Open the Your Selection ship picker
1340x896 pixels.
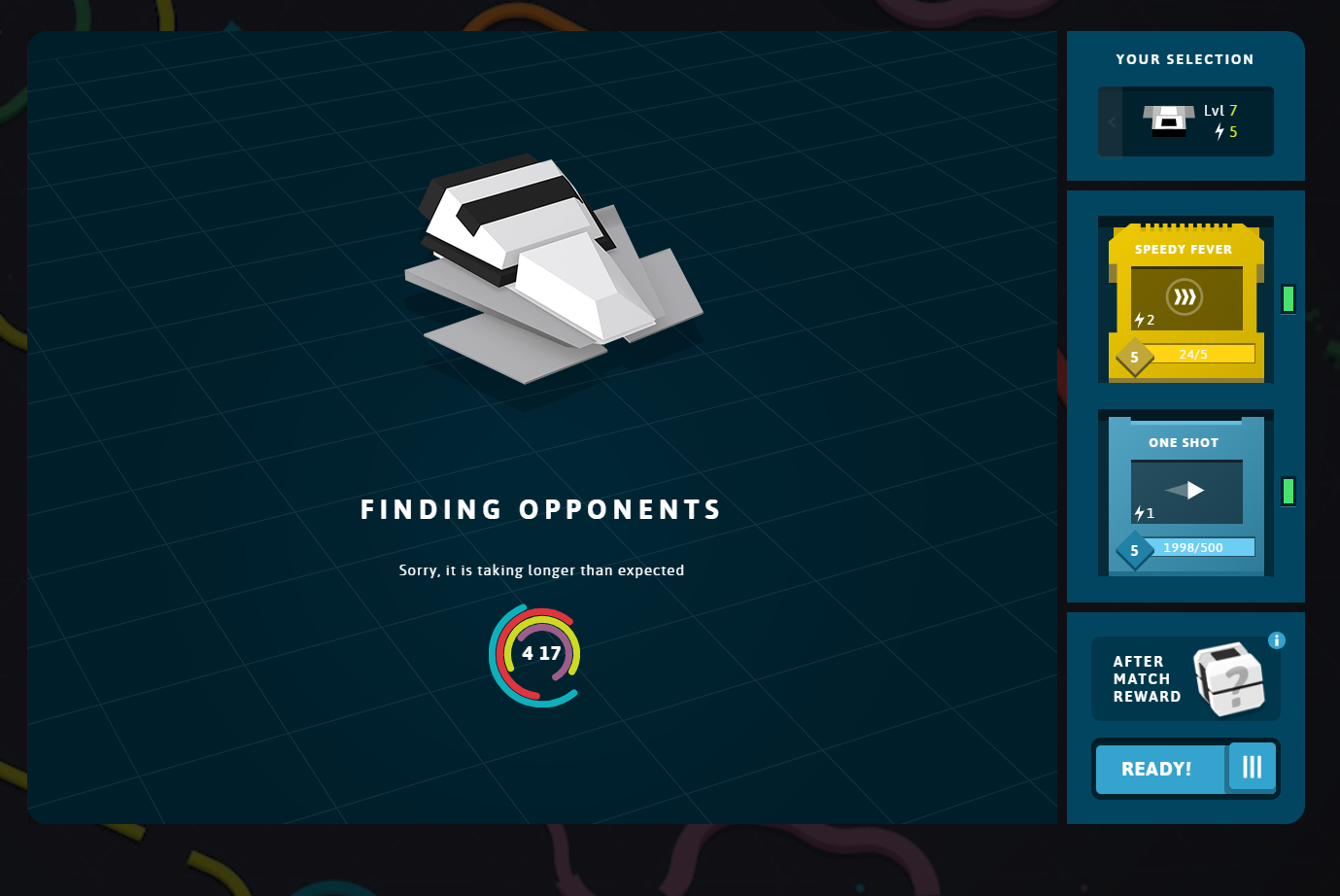tap(1185, 121)
